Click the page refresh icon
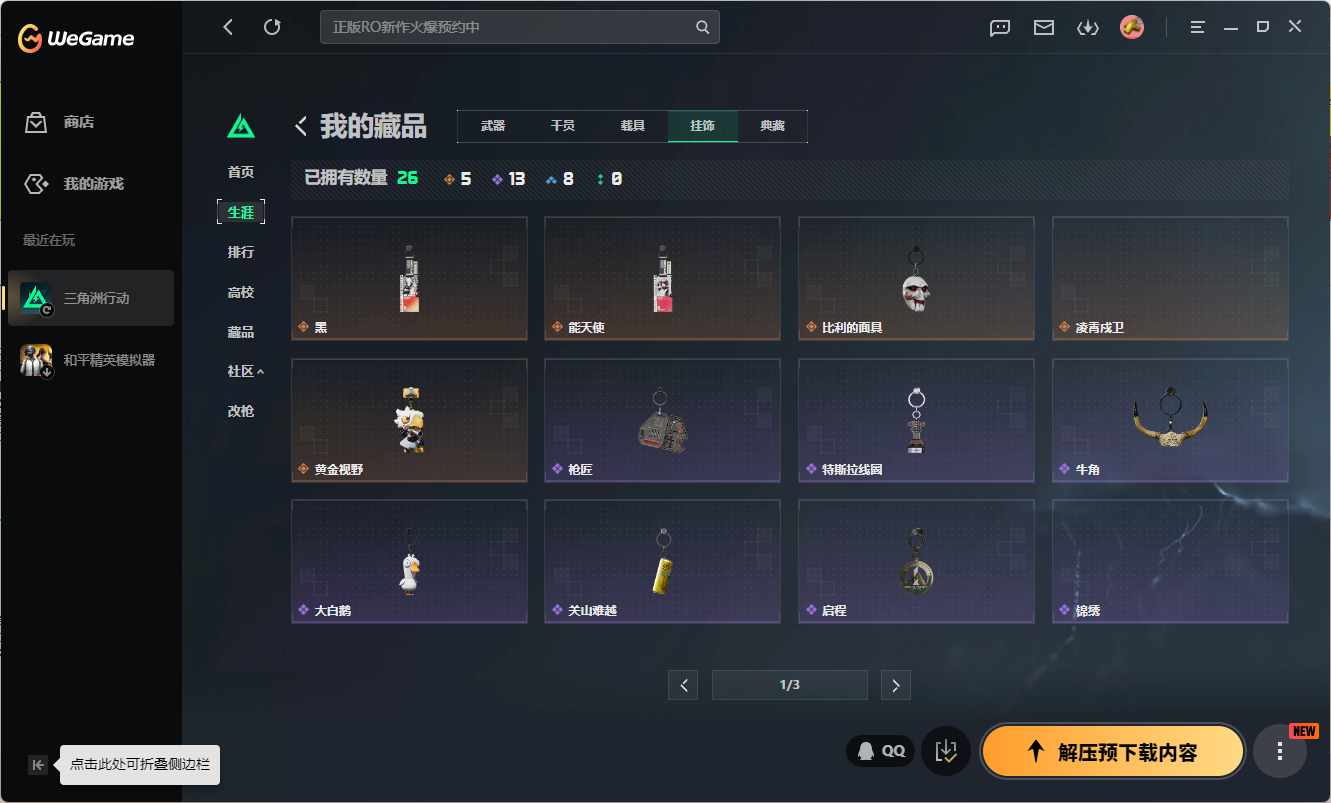This screenshot has height=803, width=1331. [x=272, y=27]
